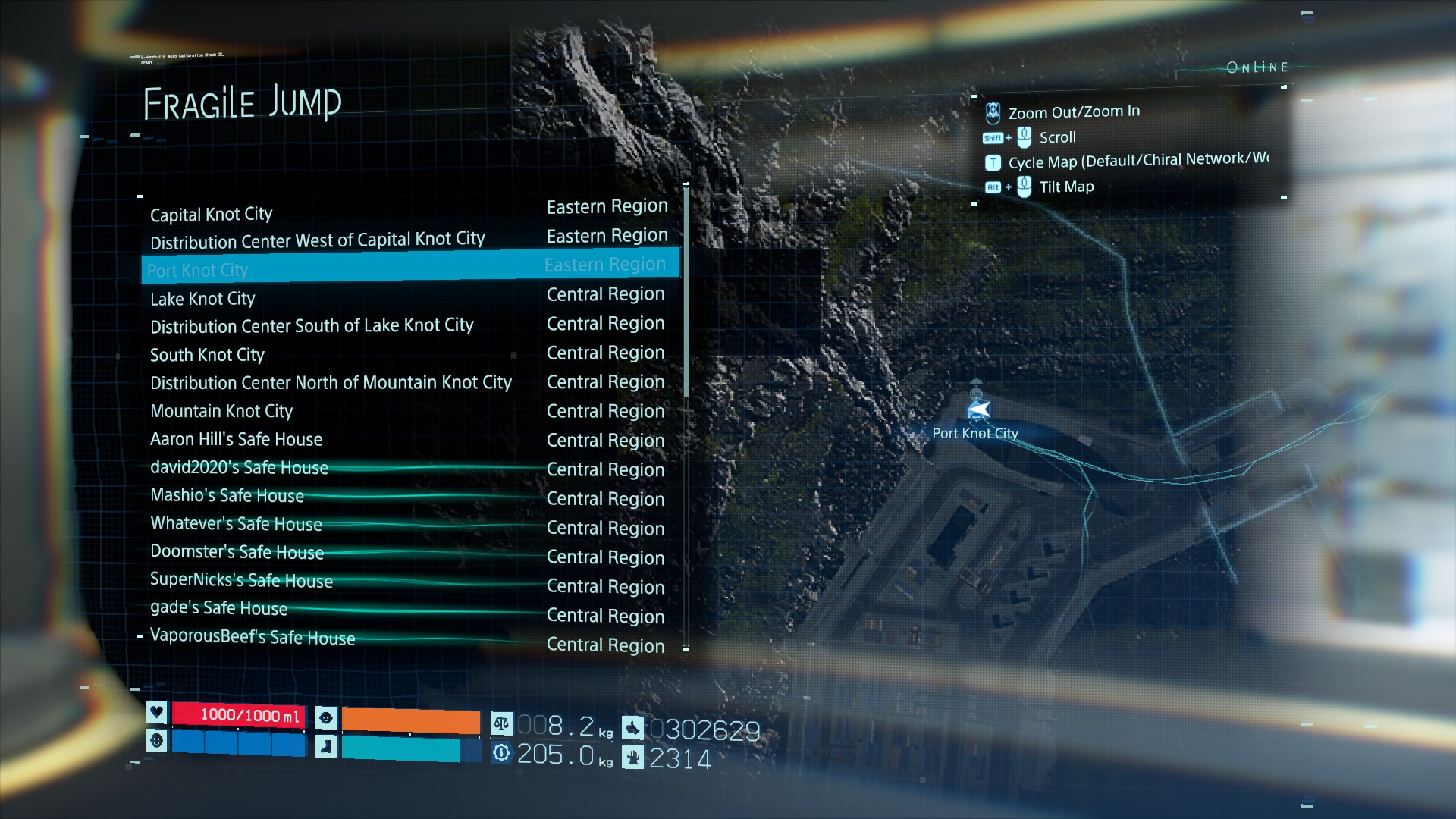1456x819 pixels.
Task: Select South Knot City destination
Action: (x=207, y=355)
